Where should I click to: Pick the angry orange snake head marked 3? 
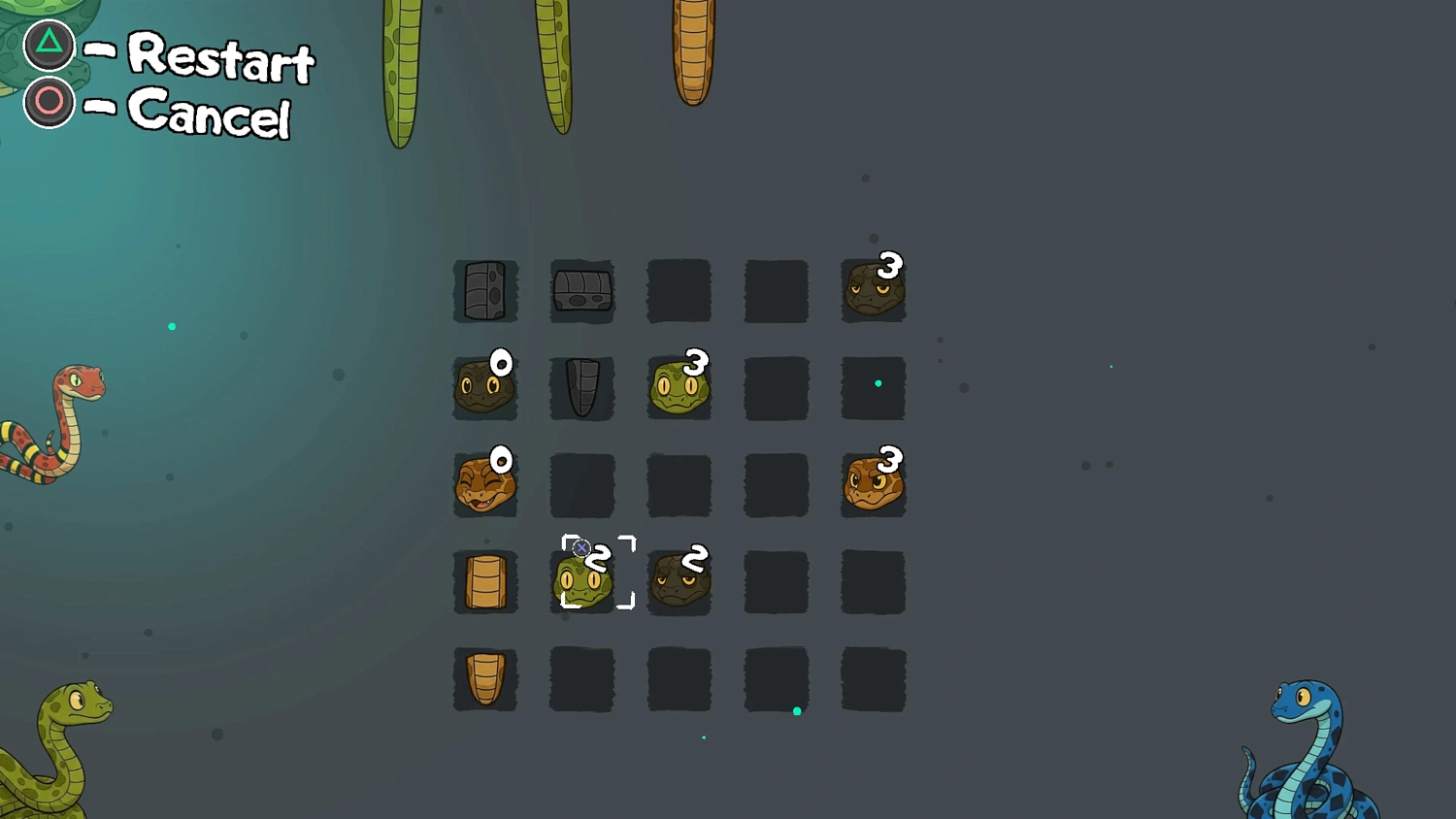[x=872, y=483]
